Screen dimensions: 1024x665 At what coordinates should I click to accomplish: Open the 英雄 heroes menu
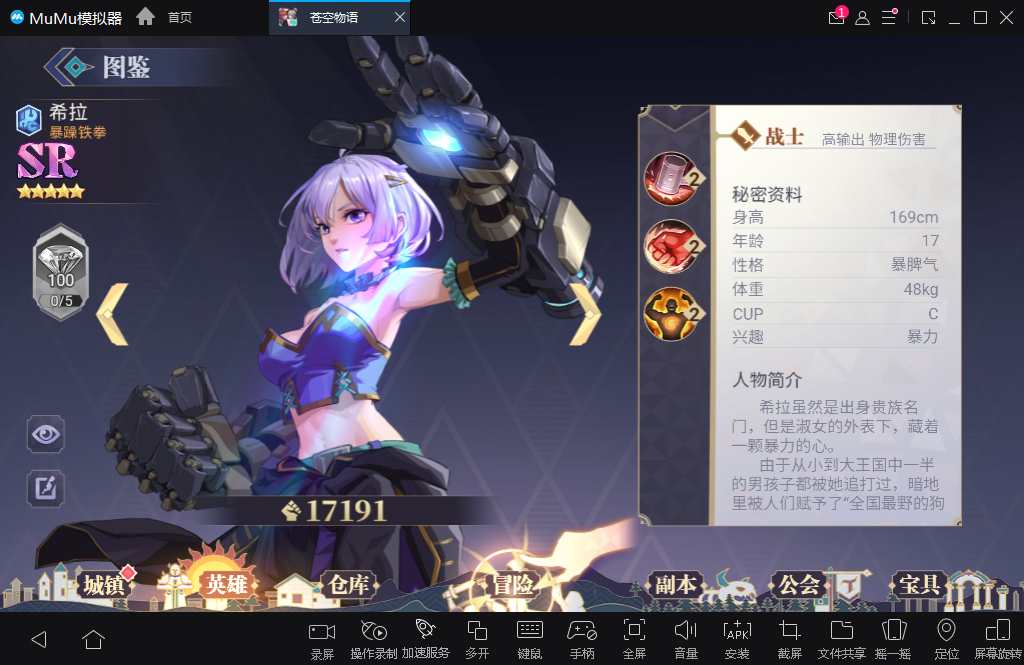(x=225, y=585)
